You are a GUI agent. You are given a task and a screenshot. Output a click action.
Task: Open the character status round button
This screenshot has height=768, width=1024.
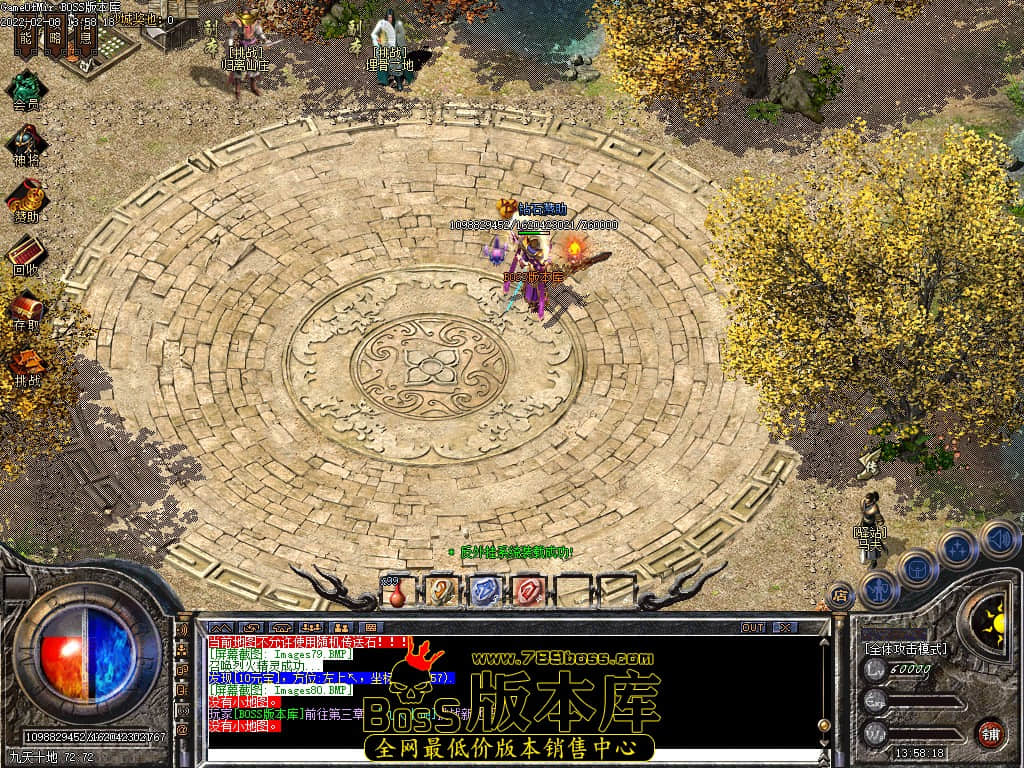click(879, 589)
